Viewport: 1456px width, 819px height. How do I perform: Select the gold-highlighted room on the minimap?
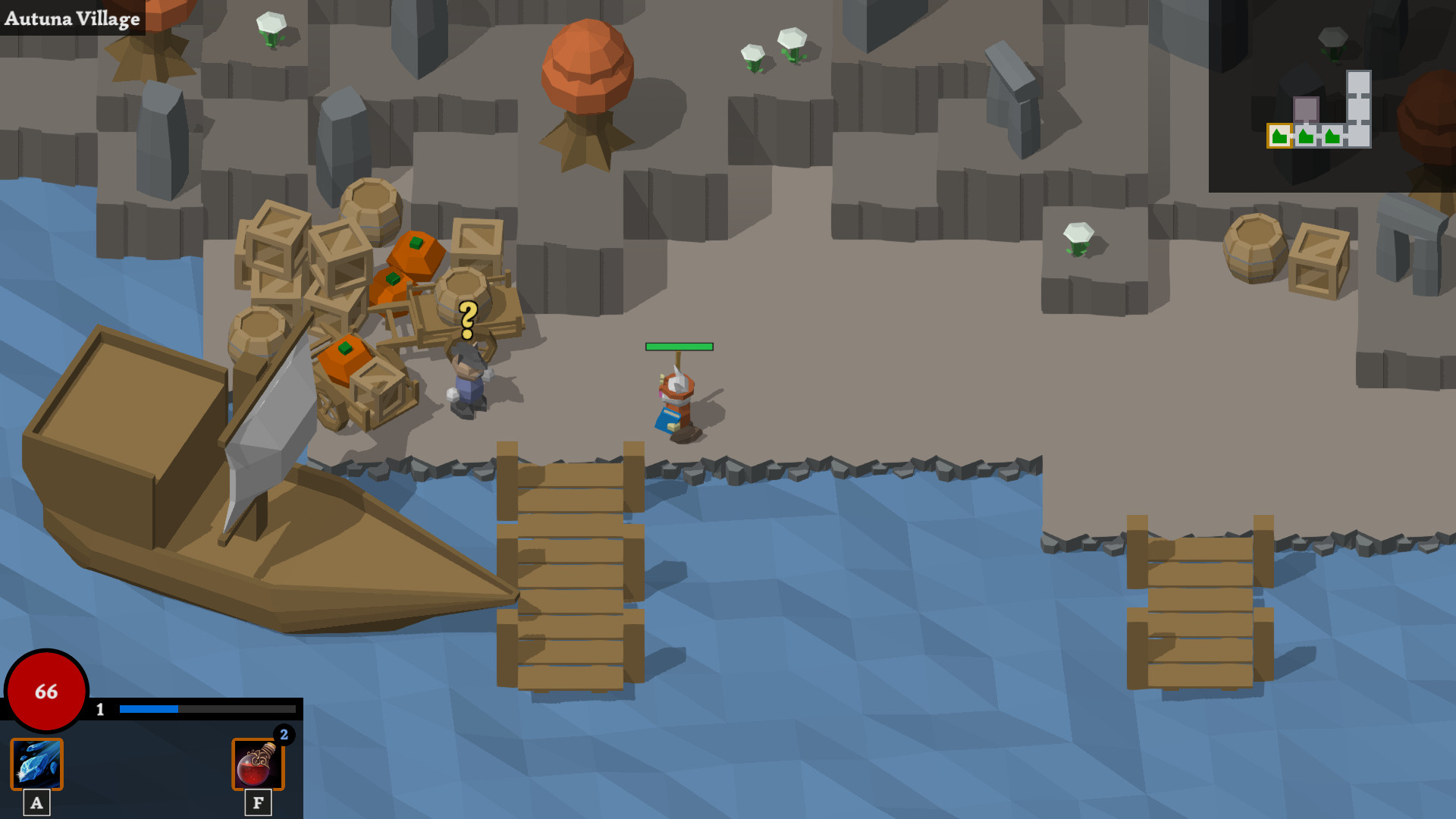[1280, 135]
